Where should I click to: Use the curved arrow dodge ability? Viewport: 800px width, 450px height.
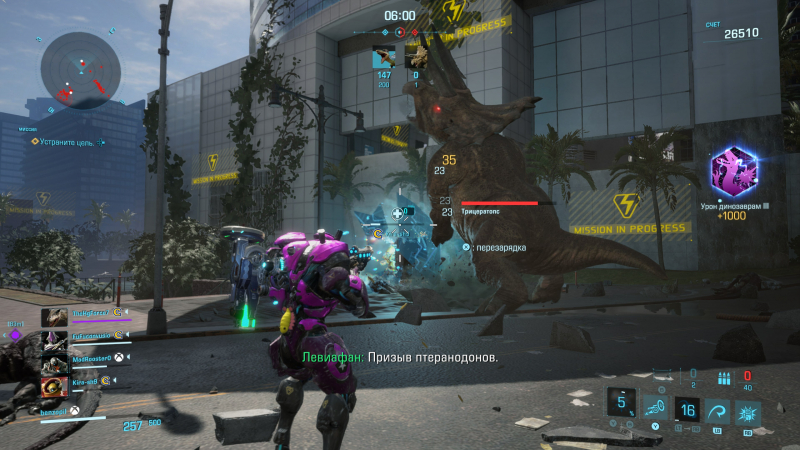coord(716,411)
